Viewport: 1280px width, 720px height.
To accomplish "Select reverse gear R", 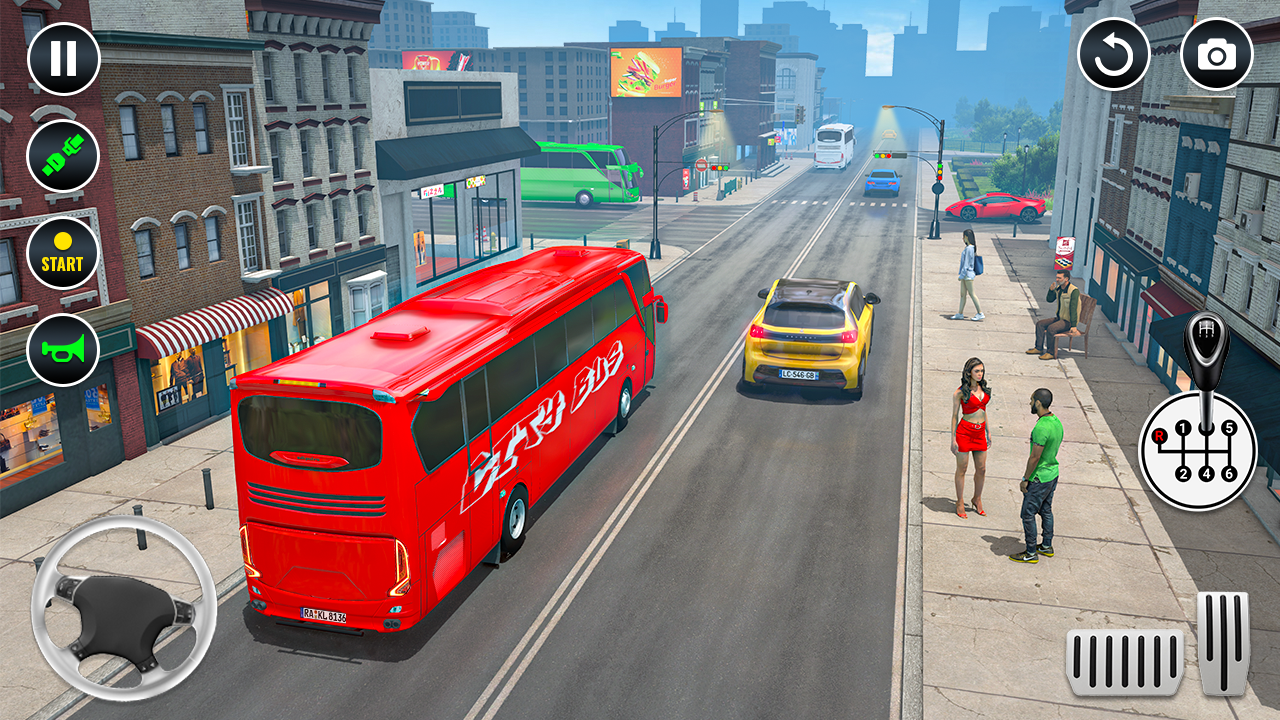I will pyautogui.click(x=1158, y=436).
